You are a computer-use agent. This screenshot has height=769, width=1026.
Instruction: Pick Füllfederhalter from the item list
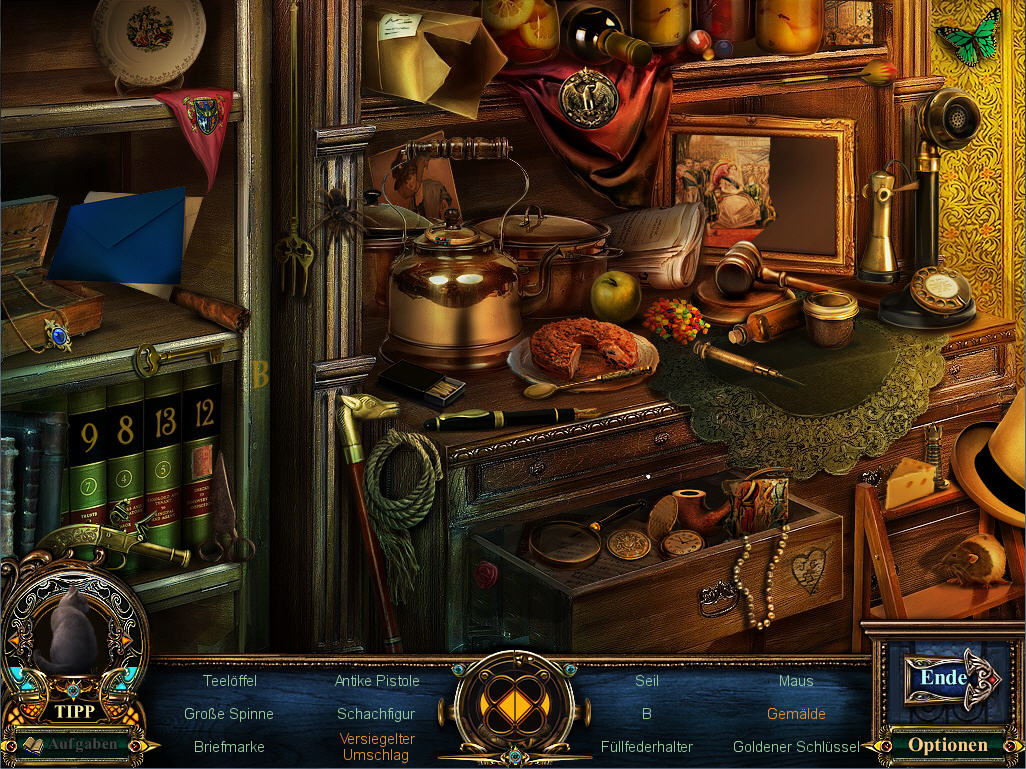click(x=647, y=746)
